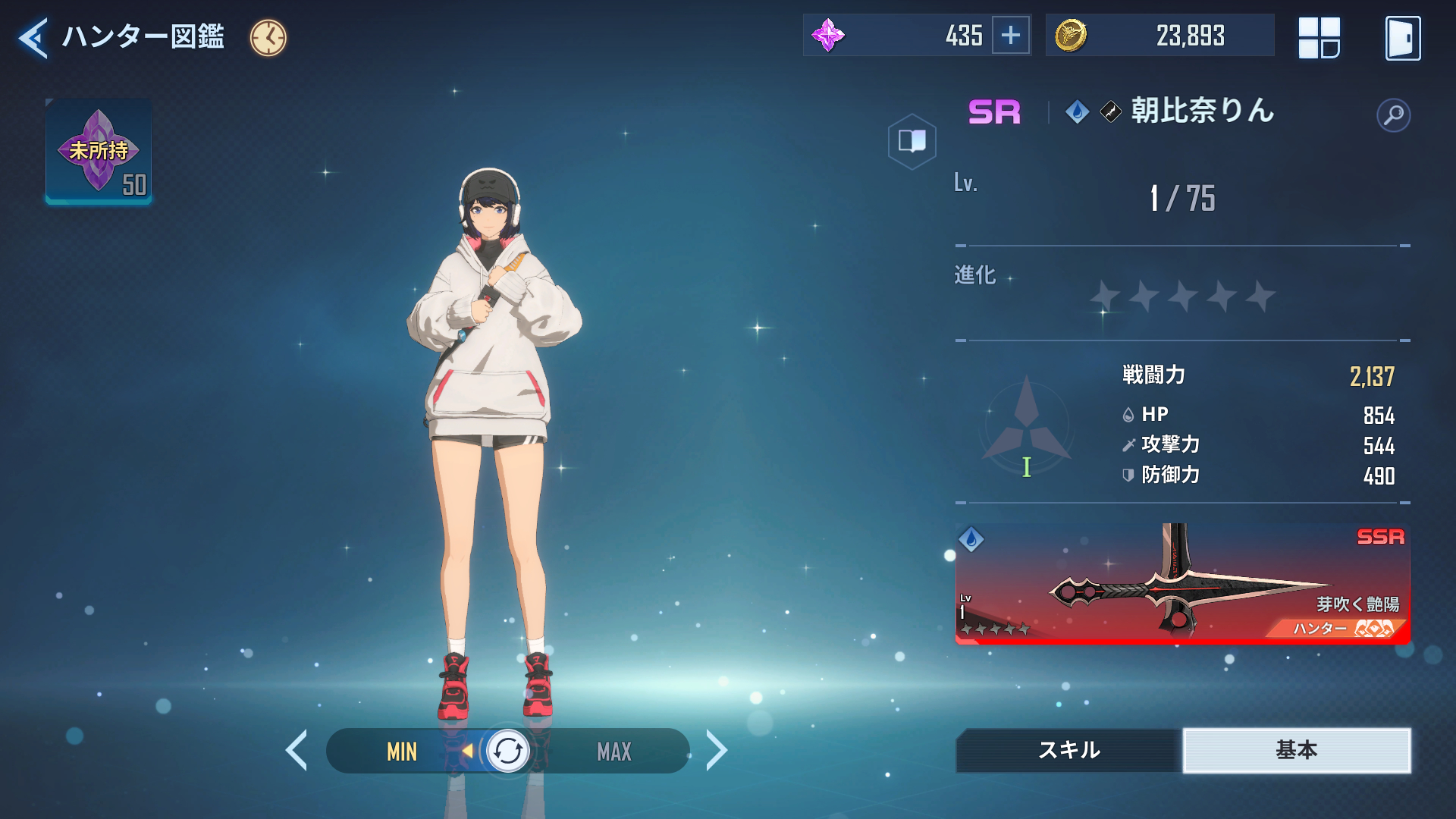
Task: Set stats preview to MAX
Action: pos(613,752)
